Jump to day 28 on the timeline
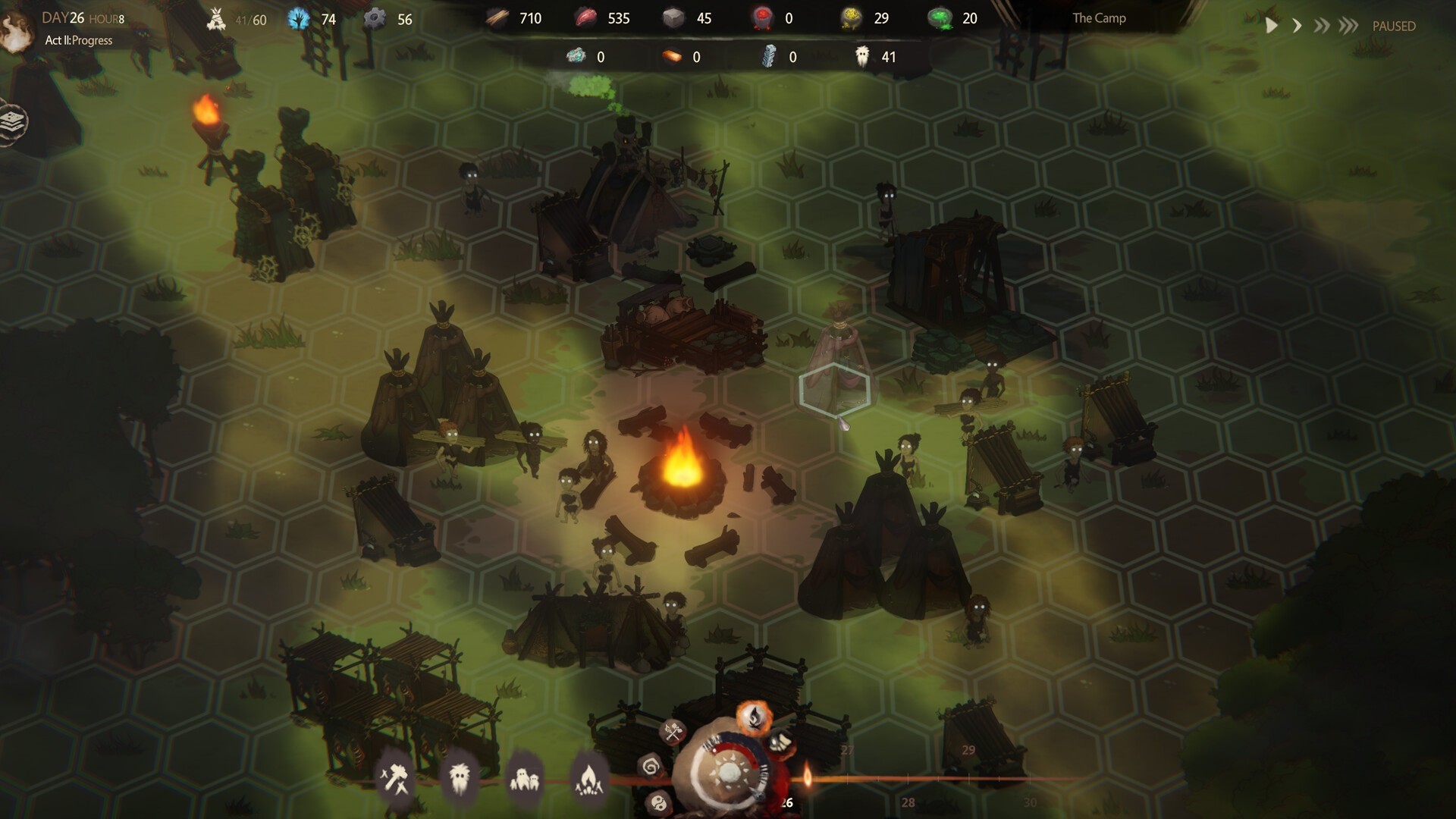 coord(908,802)
